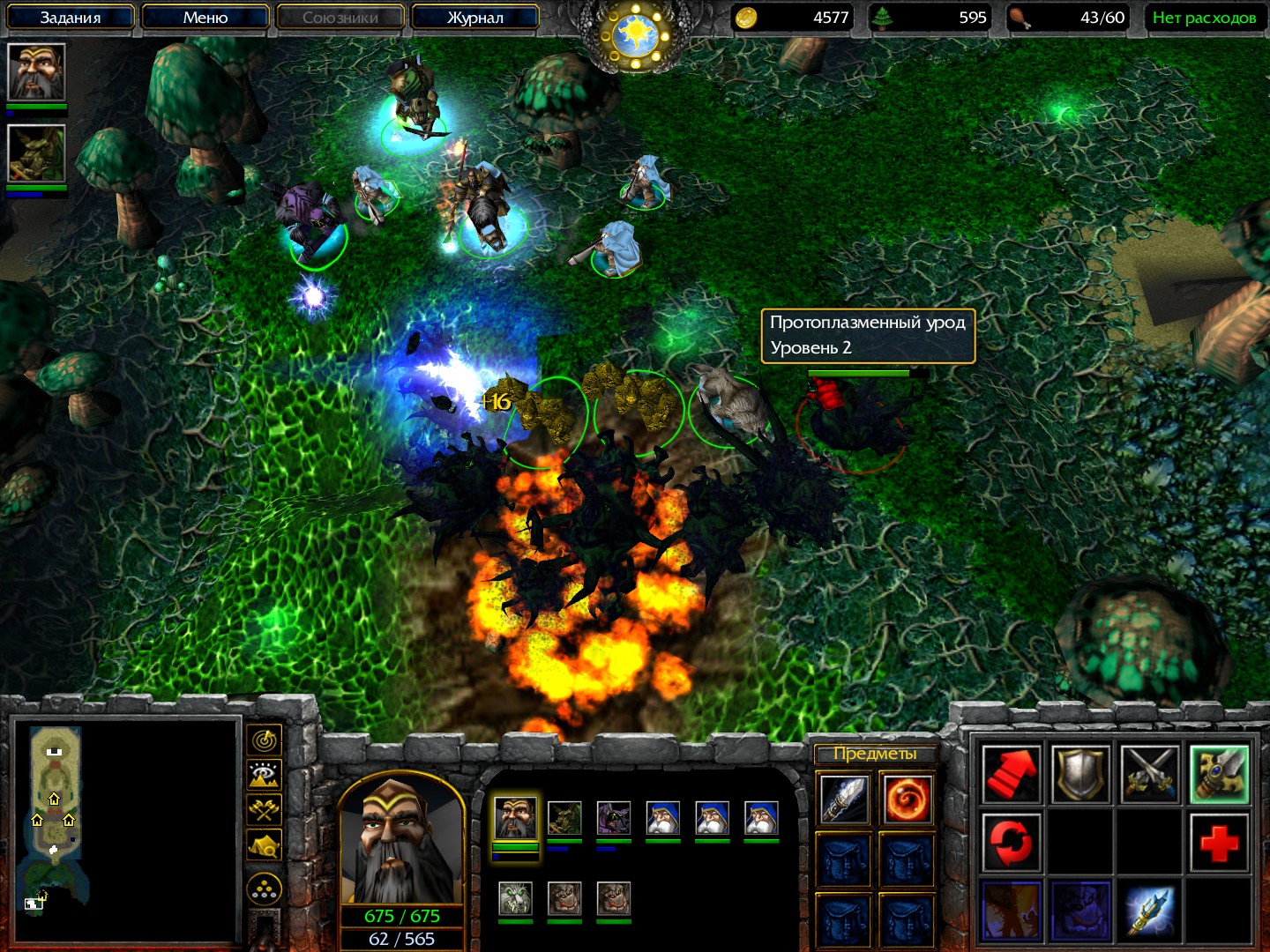
Task: Select the green goblin hero icon at top left
Action: (x=36, y=153)
